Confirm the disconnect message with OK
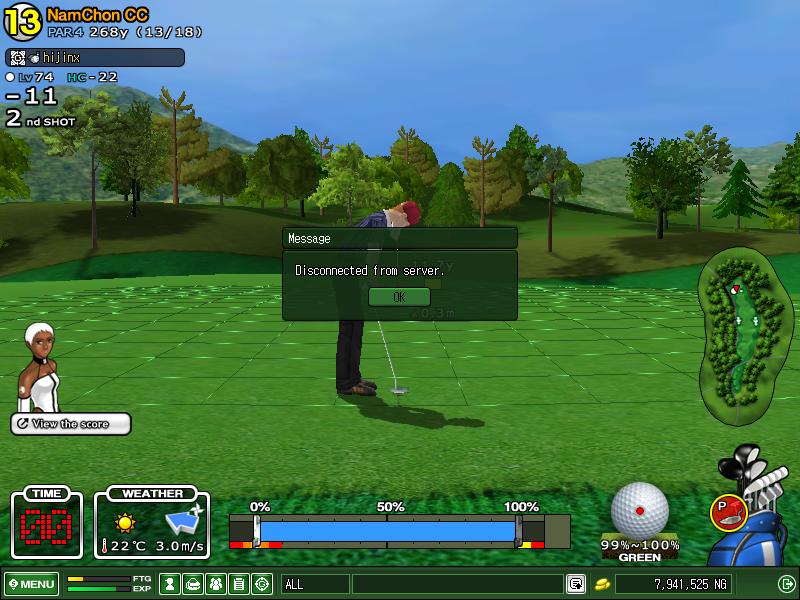The width and height of the screenshot is (800, 600). (399, 297)
